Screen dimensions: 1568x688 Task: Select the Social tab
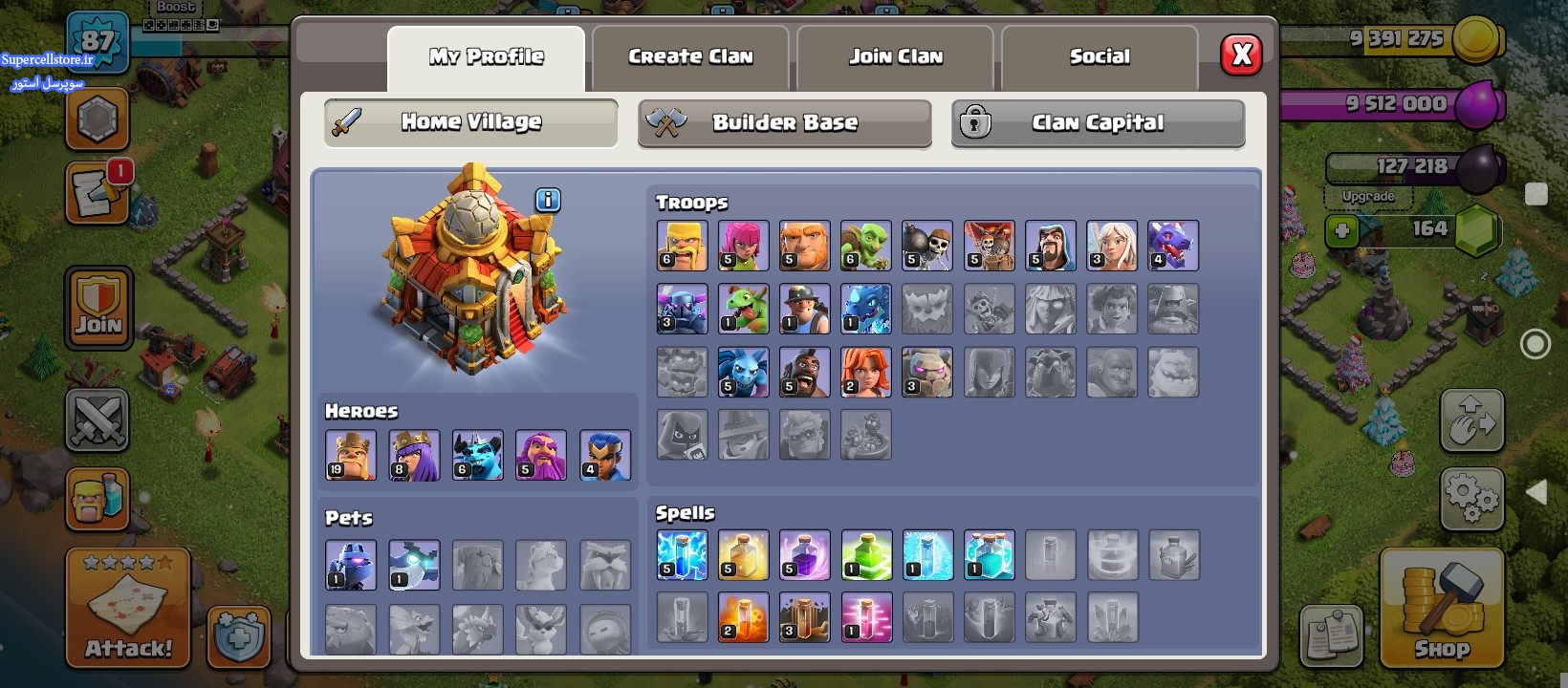(x=1100, y=57)
